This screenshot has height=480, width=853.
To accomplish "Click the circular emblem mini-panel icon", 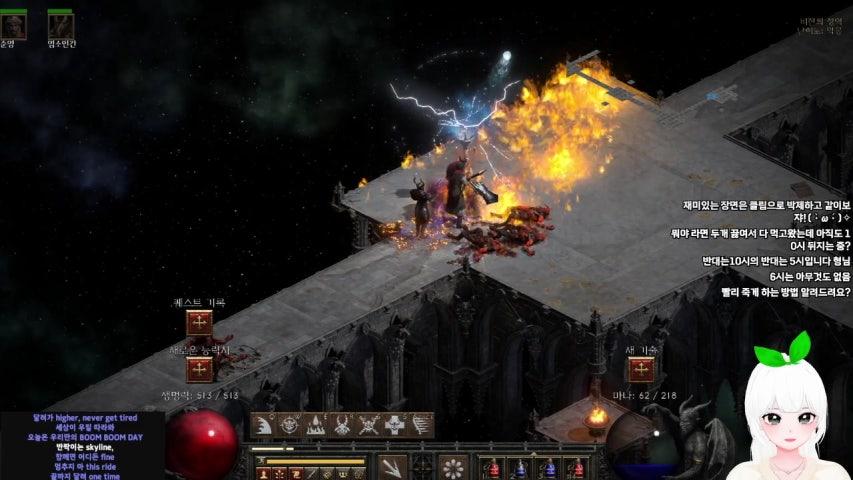I will click(x=290, y=424).
